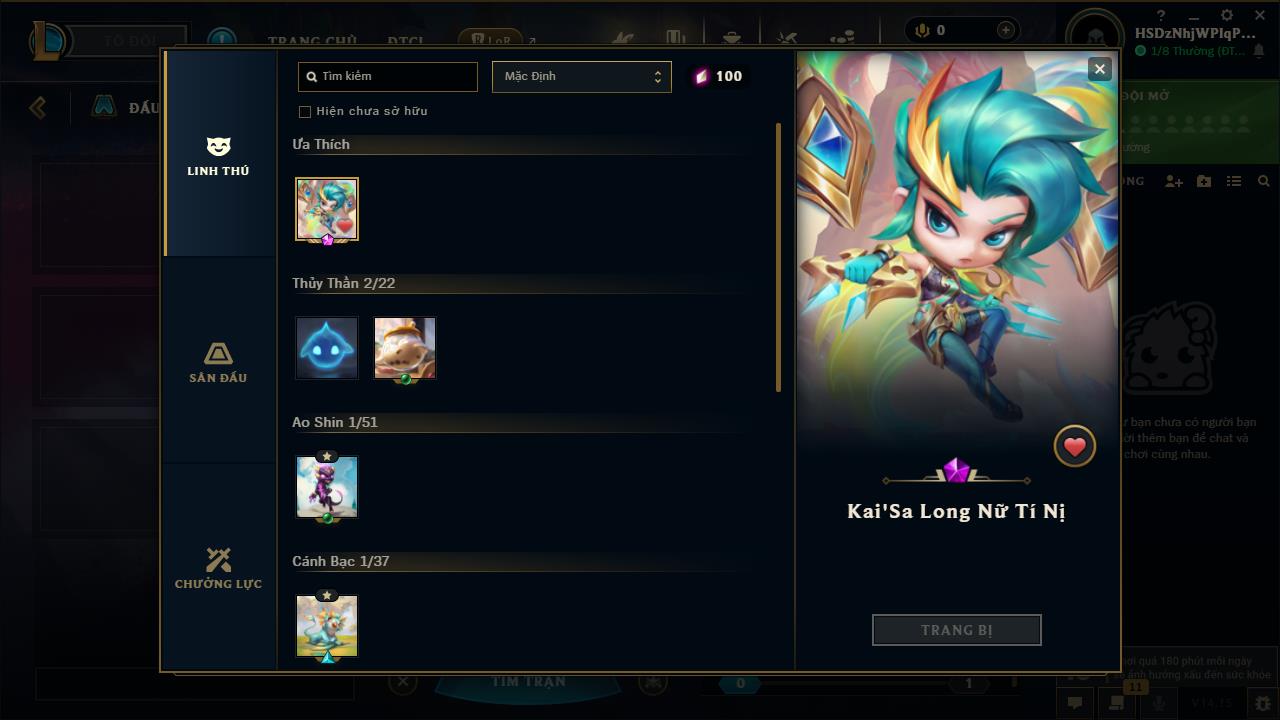Toggle the heart favorite button
This screenshot has height=720, width=1280.
tap(1075, 446)
